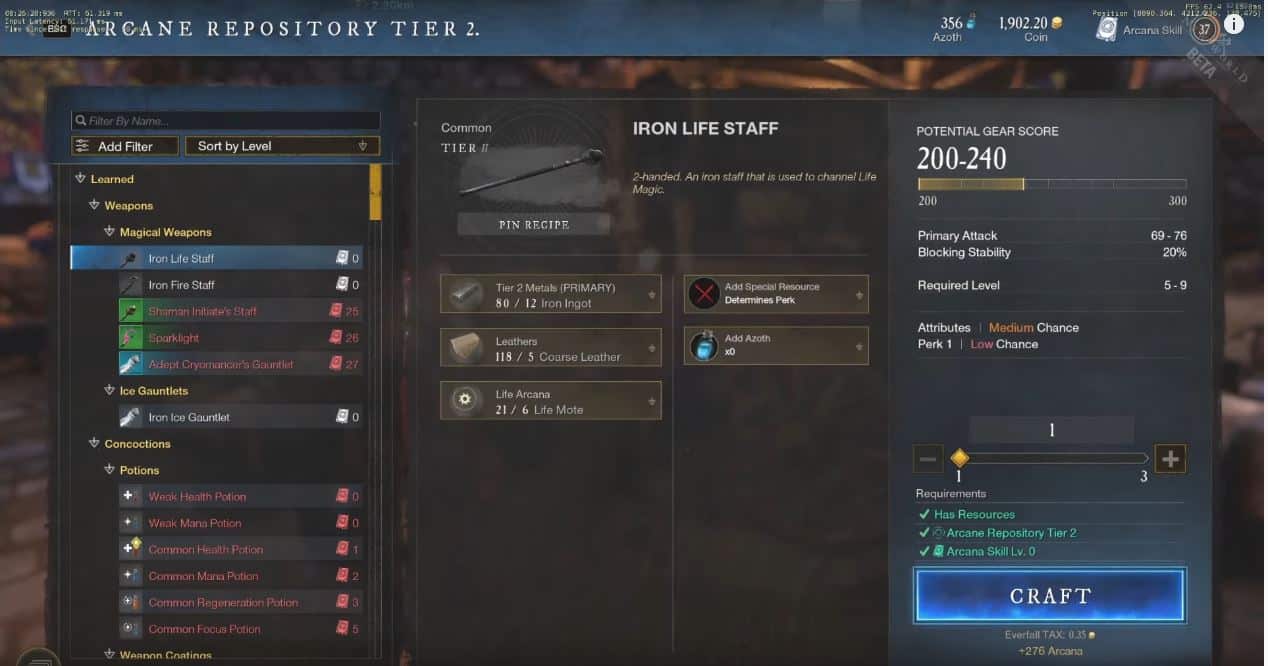This screenshot has width=1268, height=666.
Task: Craft the Iron Life Staff
Action: click(1049, 596)
